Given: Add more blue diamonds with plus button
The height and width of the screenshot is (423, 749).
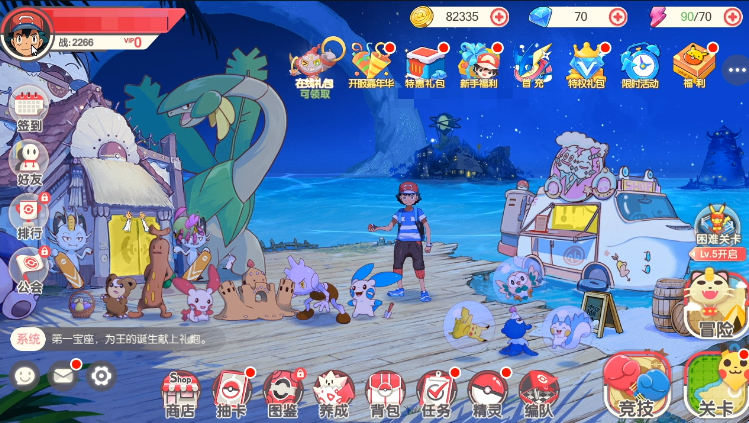Looking at the screenshot, I should [617, 16].
